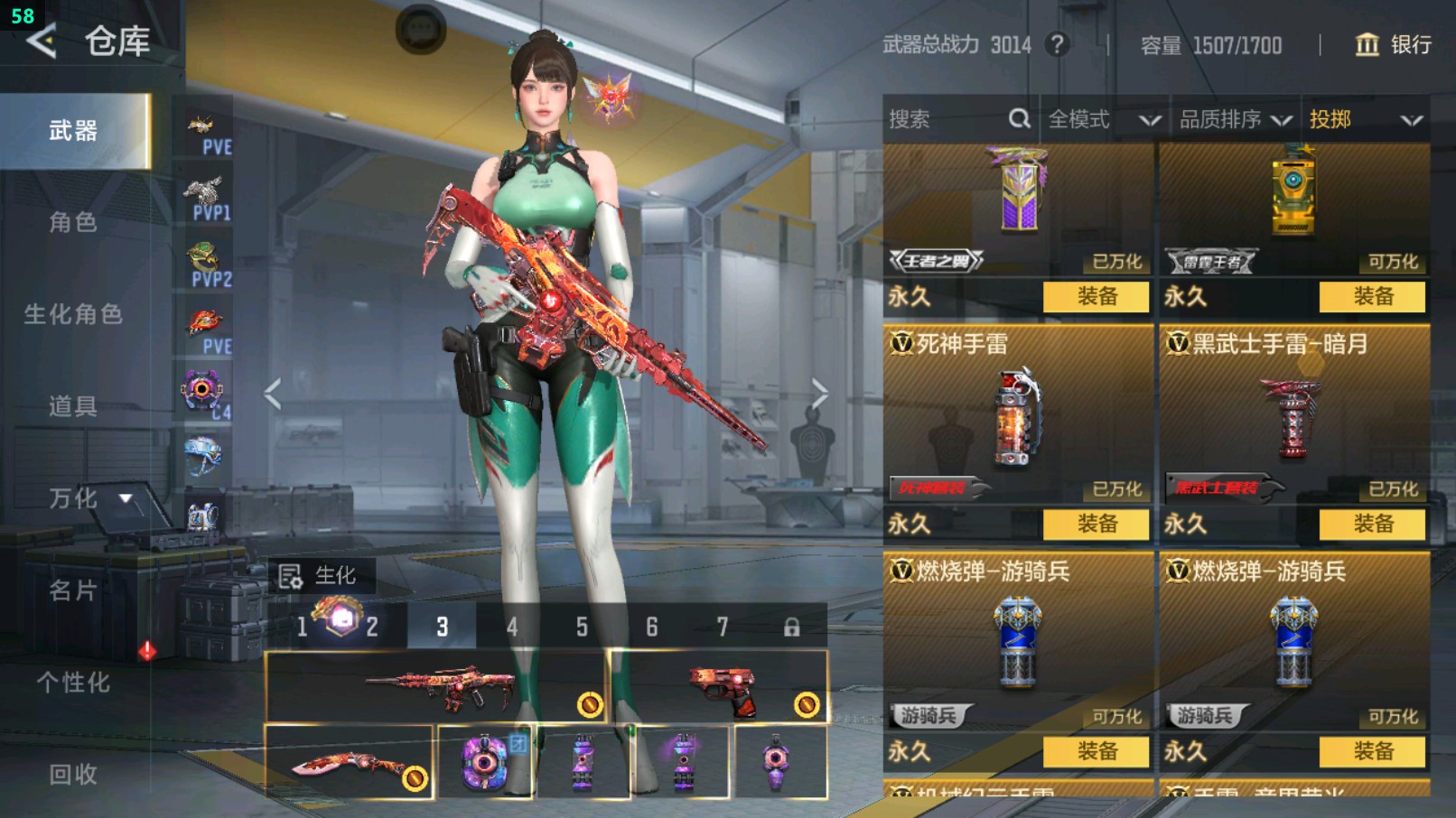Equip the 死神手雷 grenade
The image size is (1456, 818).
point(1096,524)
